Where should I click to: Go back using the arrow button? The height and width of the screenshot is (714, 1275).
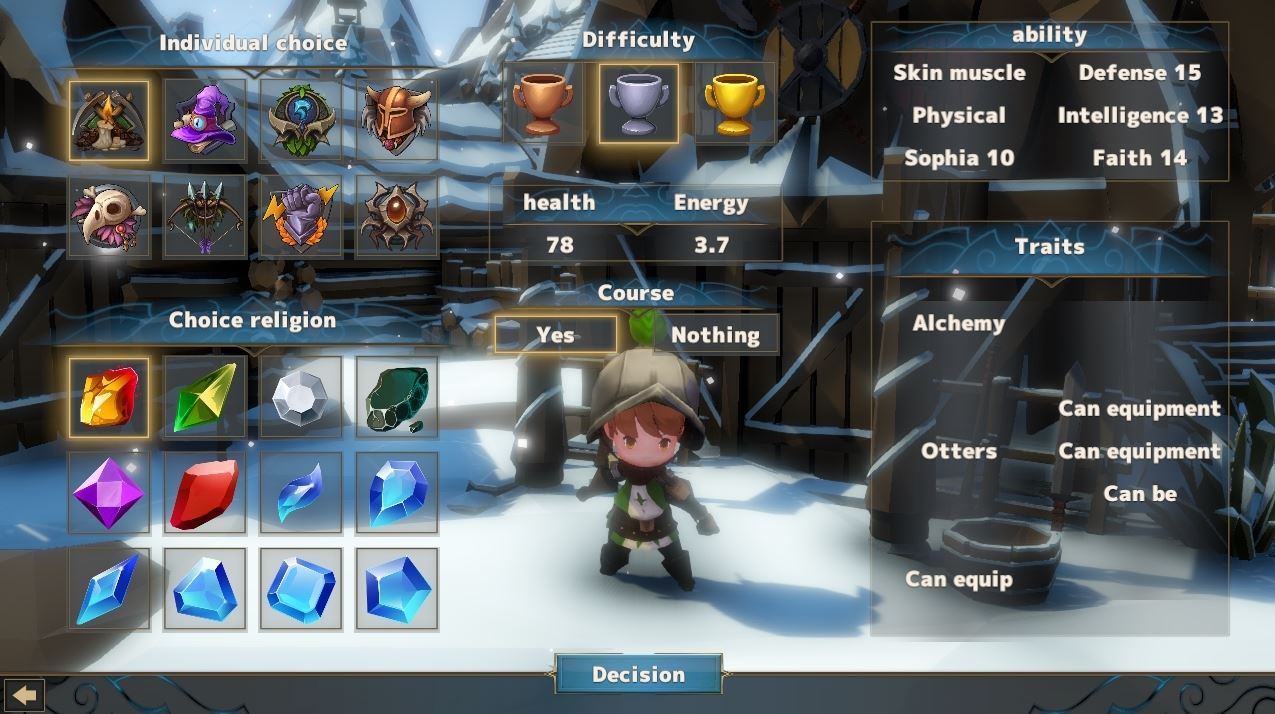(24, 694)
